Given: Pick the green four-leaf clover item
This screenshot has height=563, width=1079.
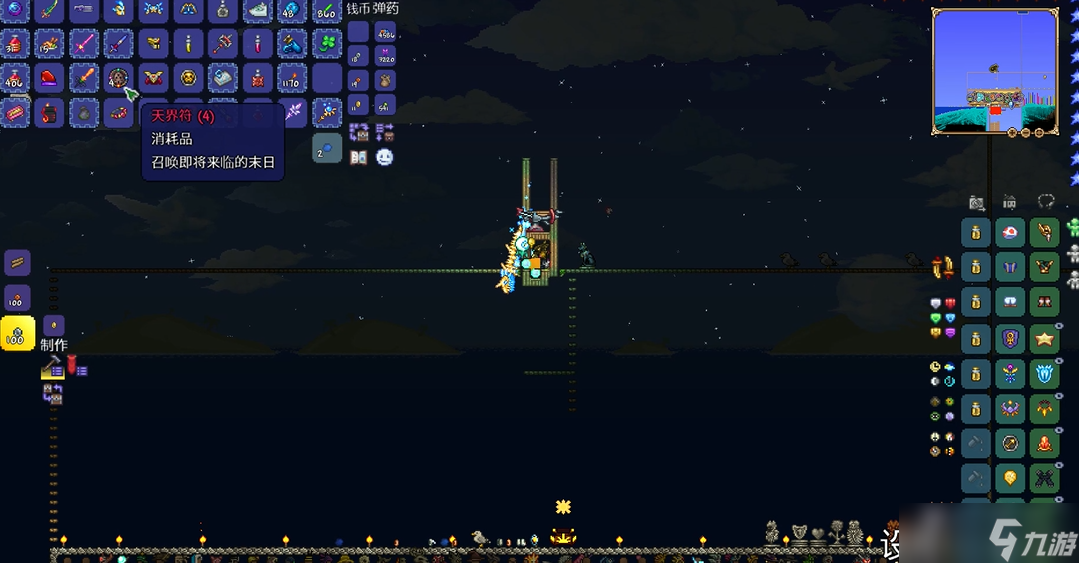Looking at the screenshot, I should pos(326,43).
